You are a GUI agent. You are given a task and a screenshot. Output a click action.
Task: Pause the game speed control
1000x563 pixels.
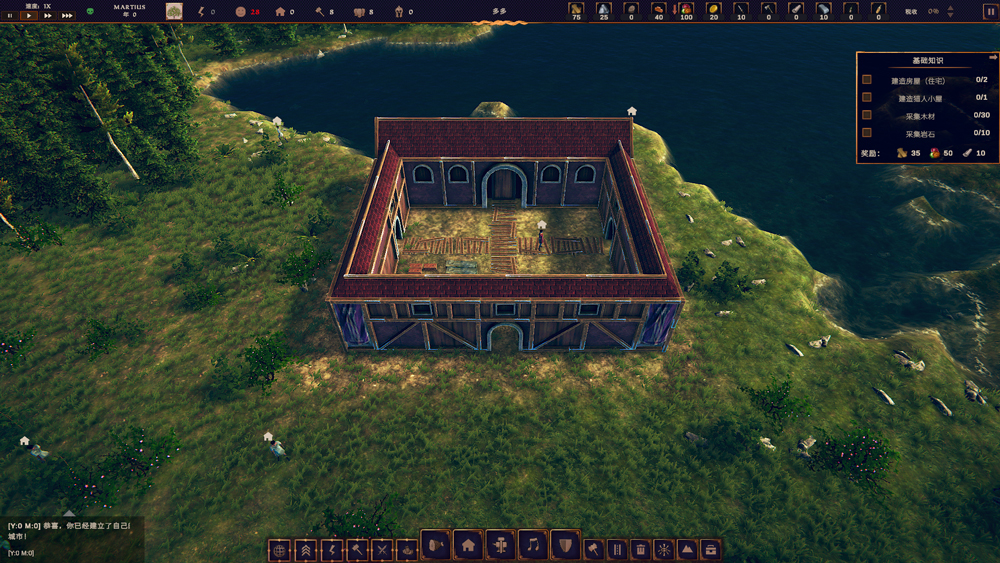[10, 16]
